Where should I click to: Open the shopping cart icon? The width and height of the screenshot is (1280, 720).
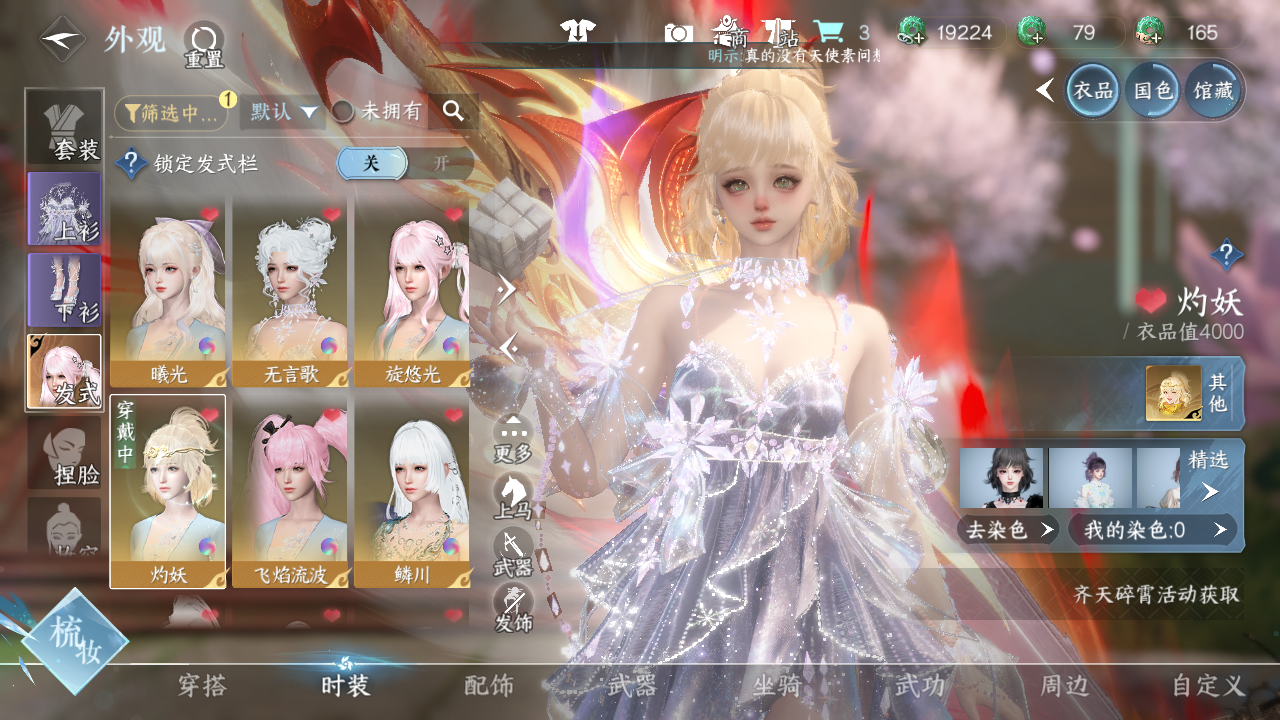[x=828, y=32]
